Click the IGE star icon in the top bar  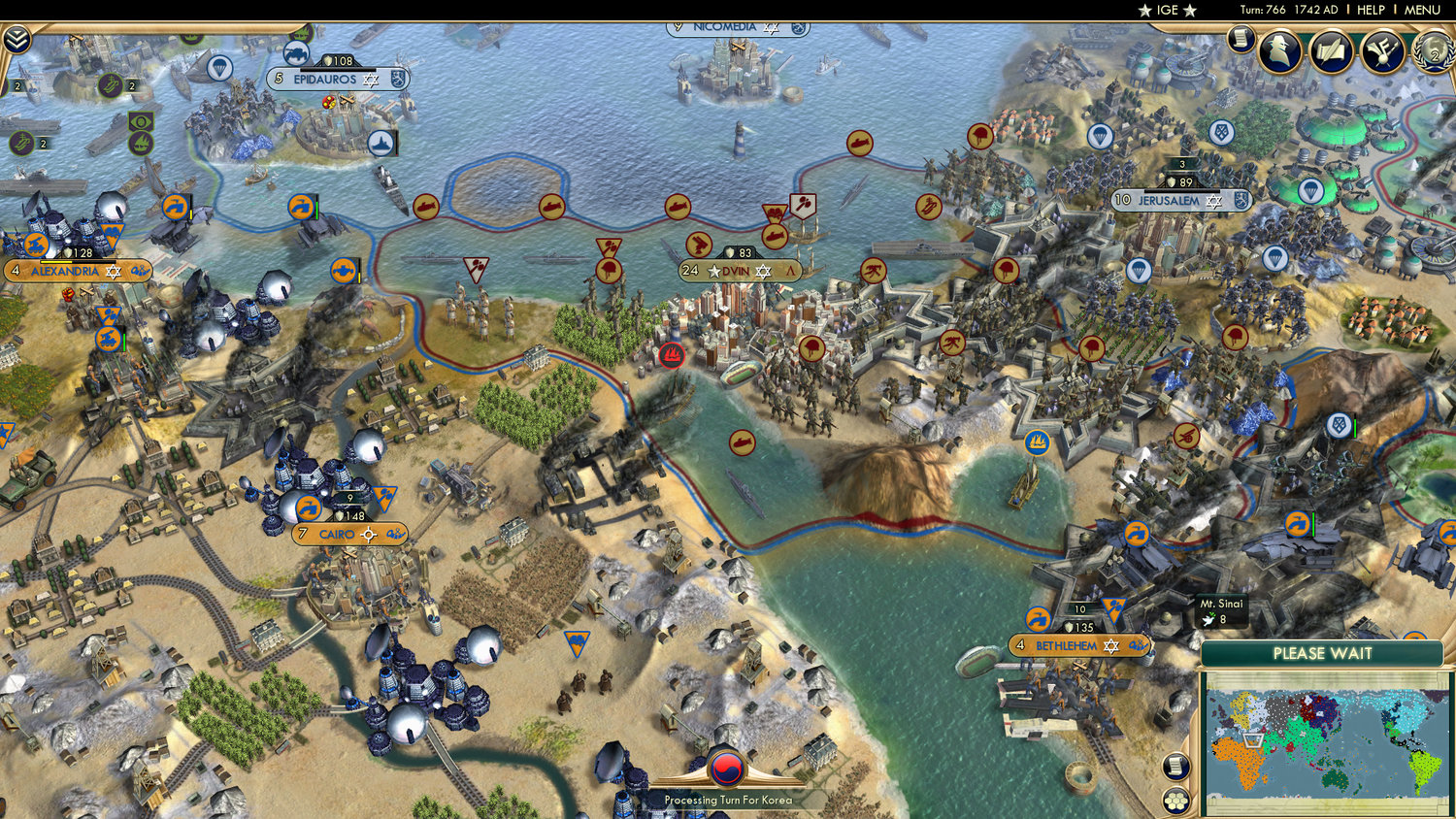click(x=1146, y=10)
